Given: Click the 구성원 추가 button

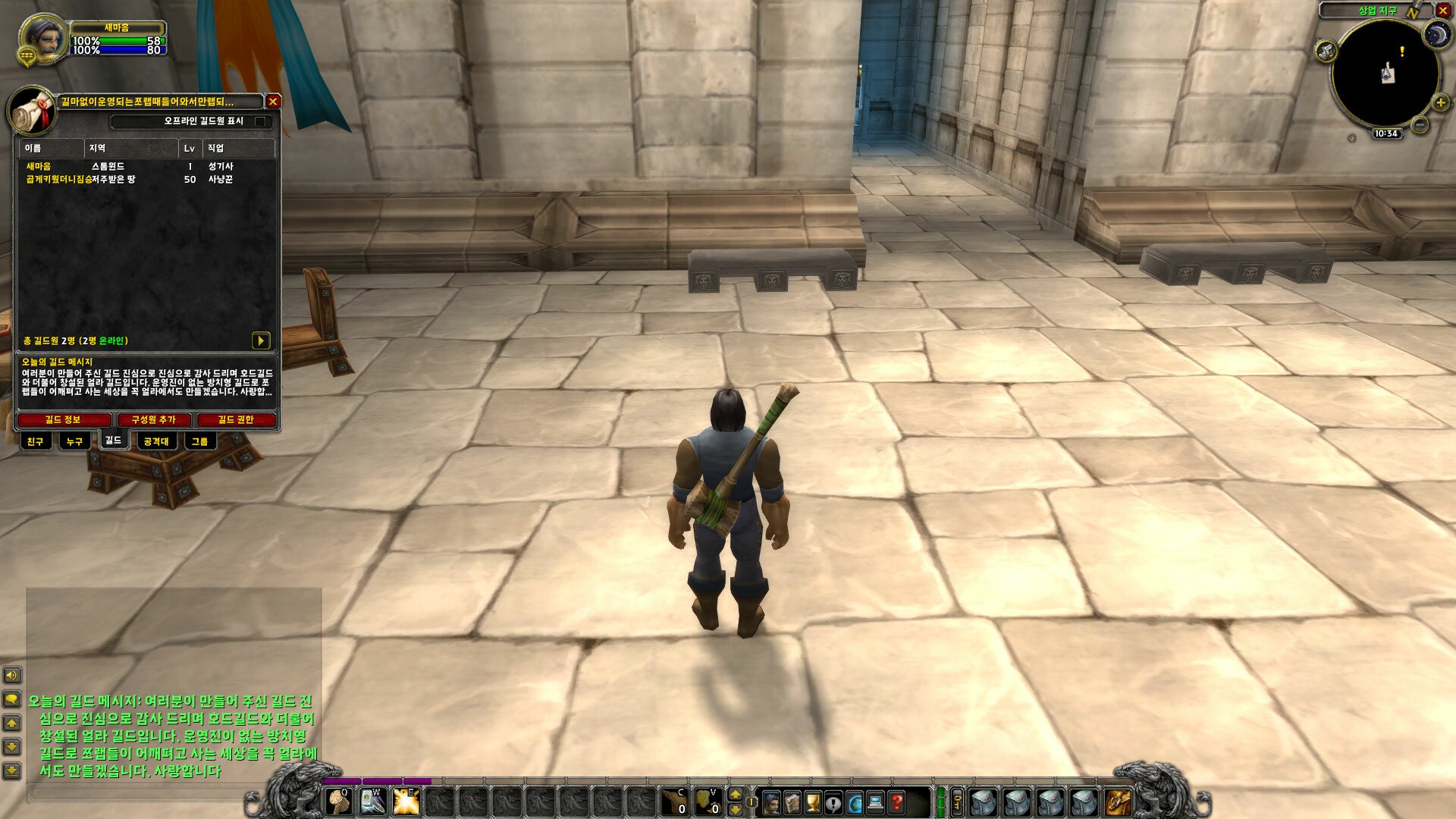Looking at the screenshot, I should (x=153, y=420).
